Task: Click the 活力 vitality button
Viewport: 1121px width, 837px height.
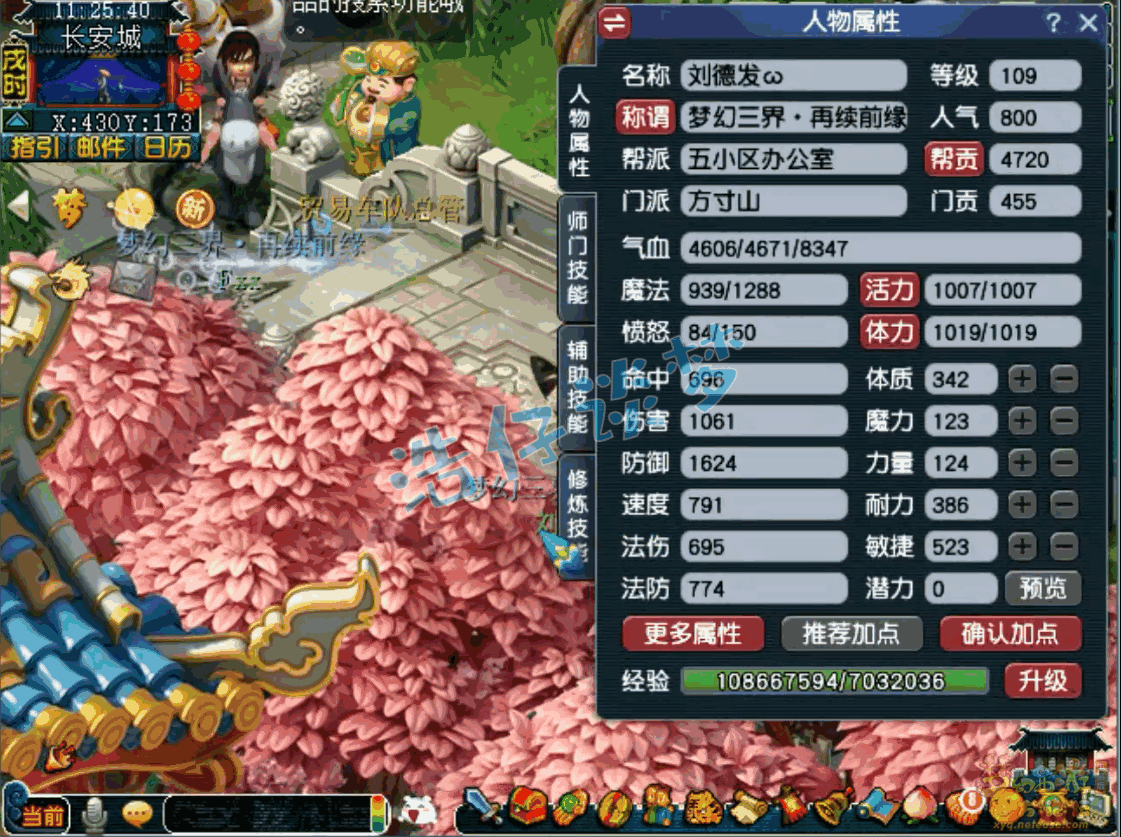Action: [x=889, y=290]
